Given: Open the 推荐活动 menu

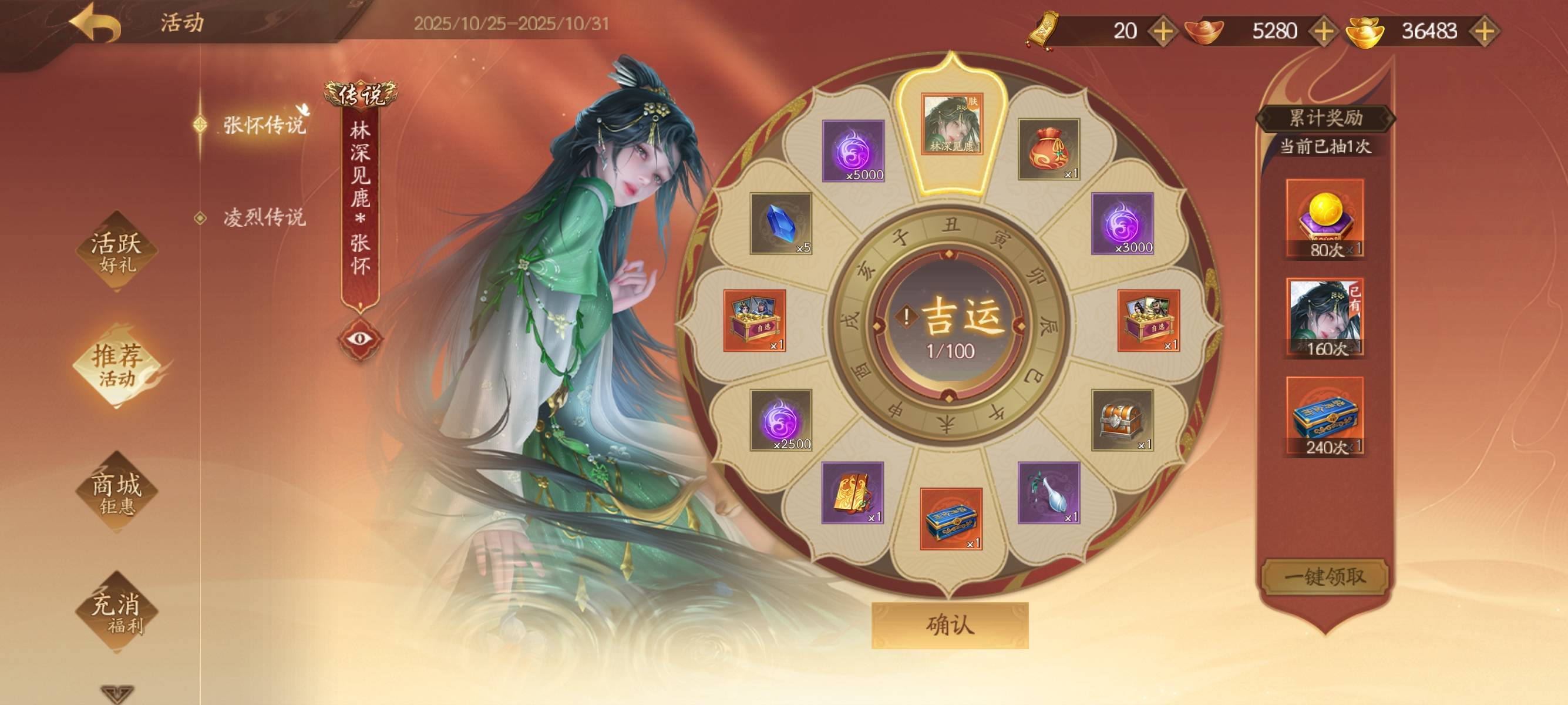Looking at the screenshot, I should [116, 365].
